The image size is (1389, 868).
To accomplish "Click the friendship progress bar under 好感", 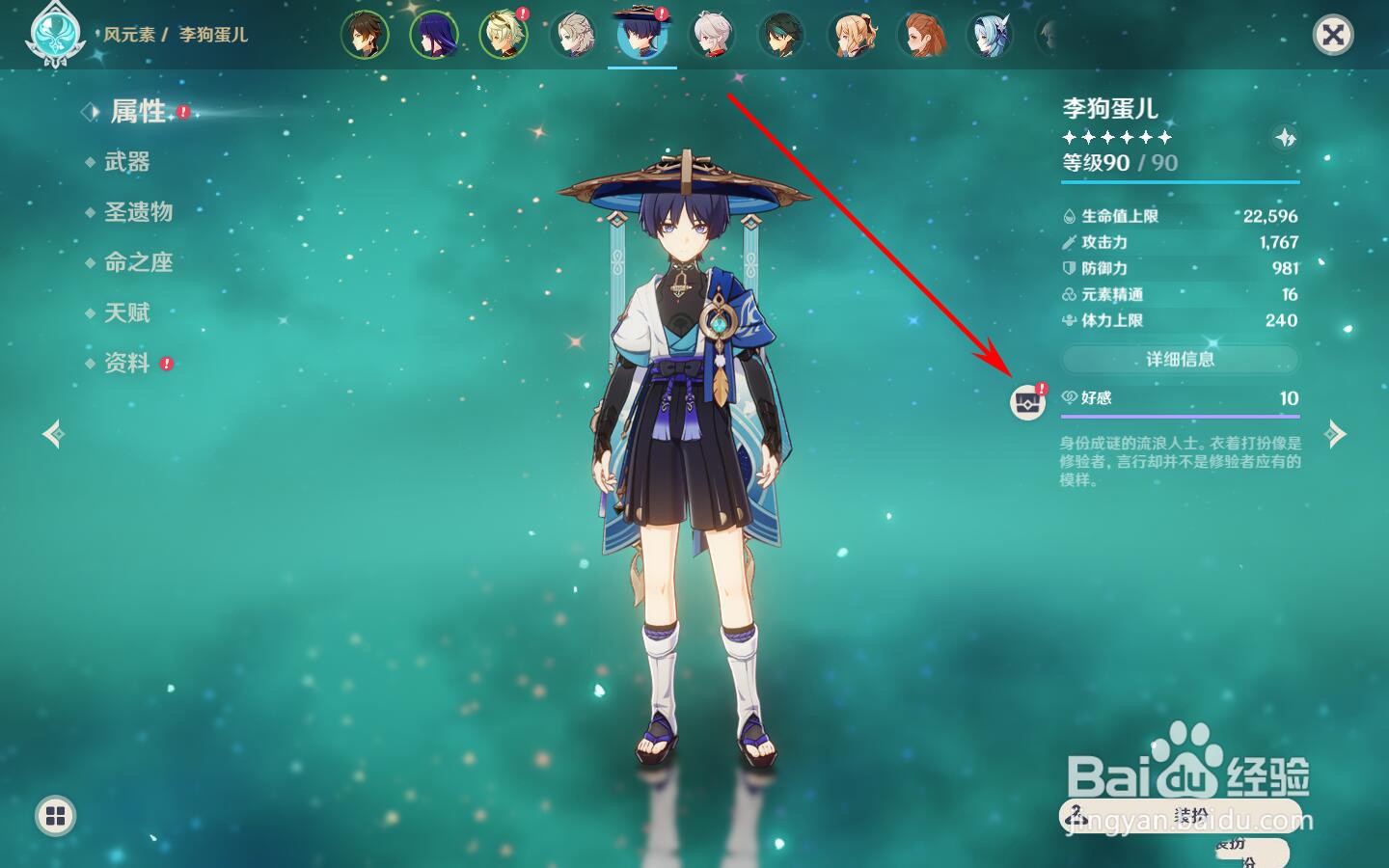I will click(1181, 415).
